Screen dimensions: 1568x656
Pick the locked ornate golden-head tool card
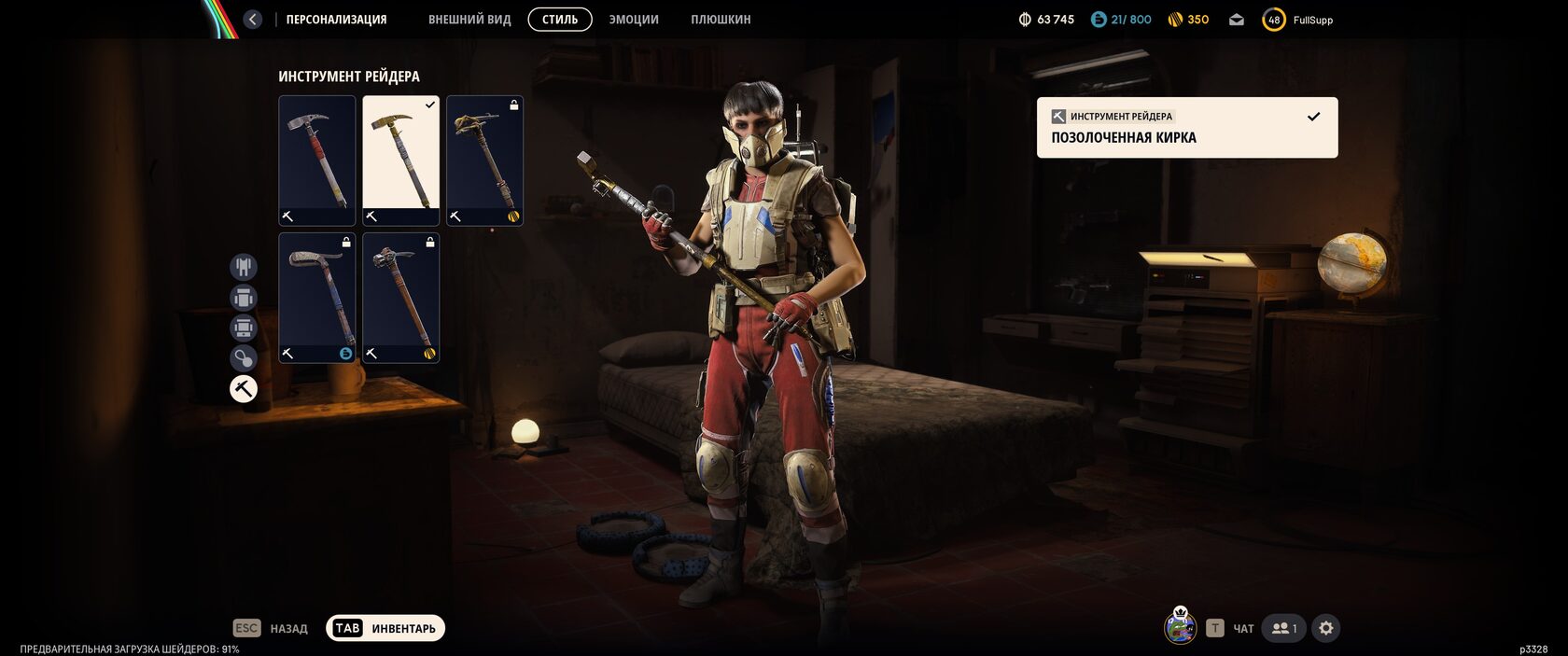(x=484, y=161)
